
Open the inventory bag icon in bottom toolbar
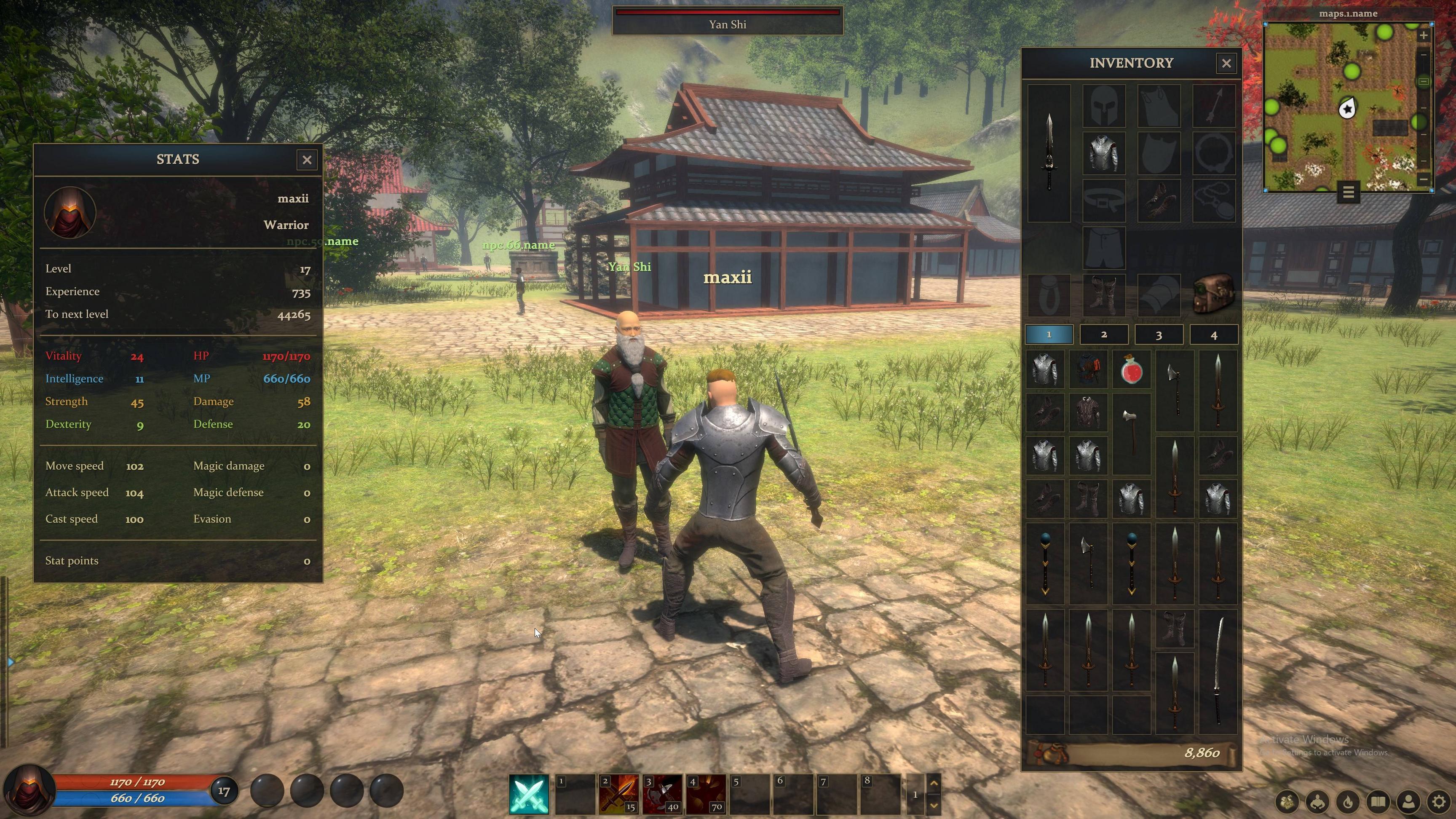(x=1287, y=803)
